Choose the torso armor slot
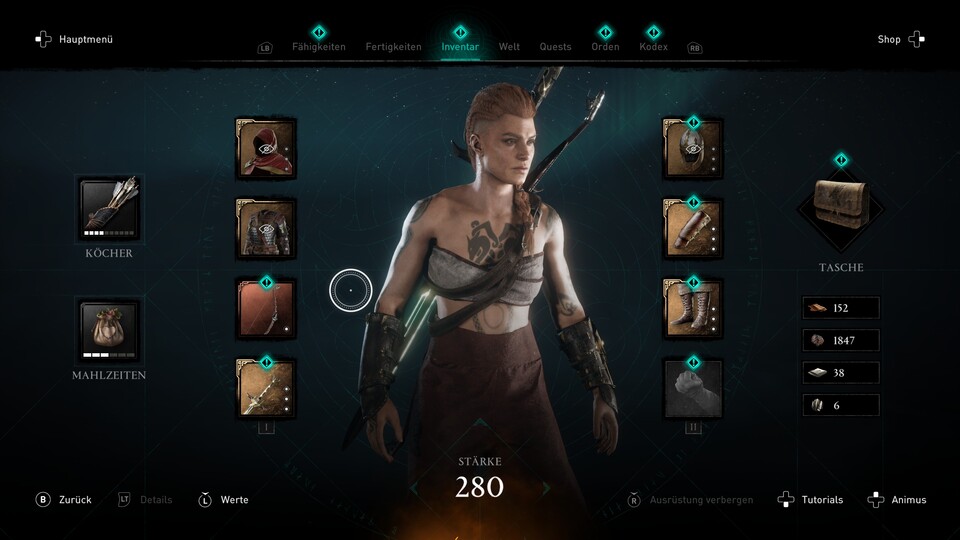The height and width of the screenshot is (540, 960). click(266, 228)
